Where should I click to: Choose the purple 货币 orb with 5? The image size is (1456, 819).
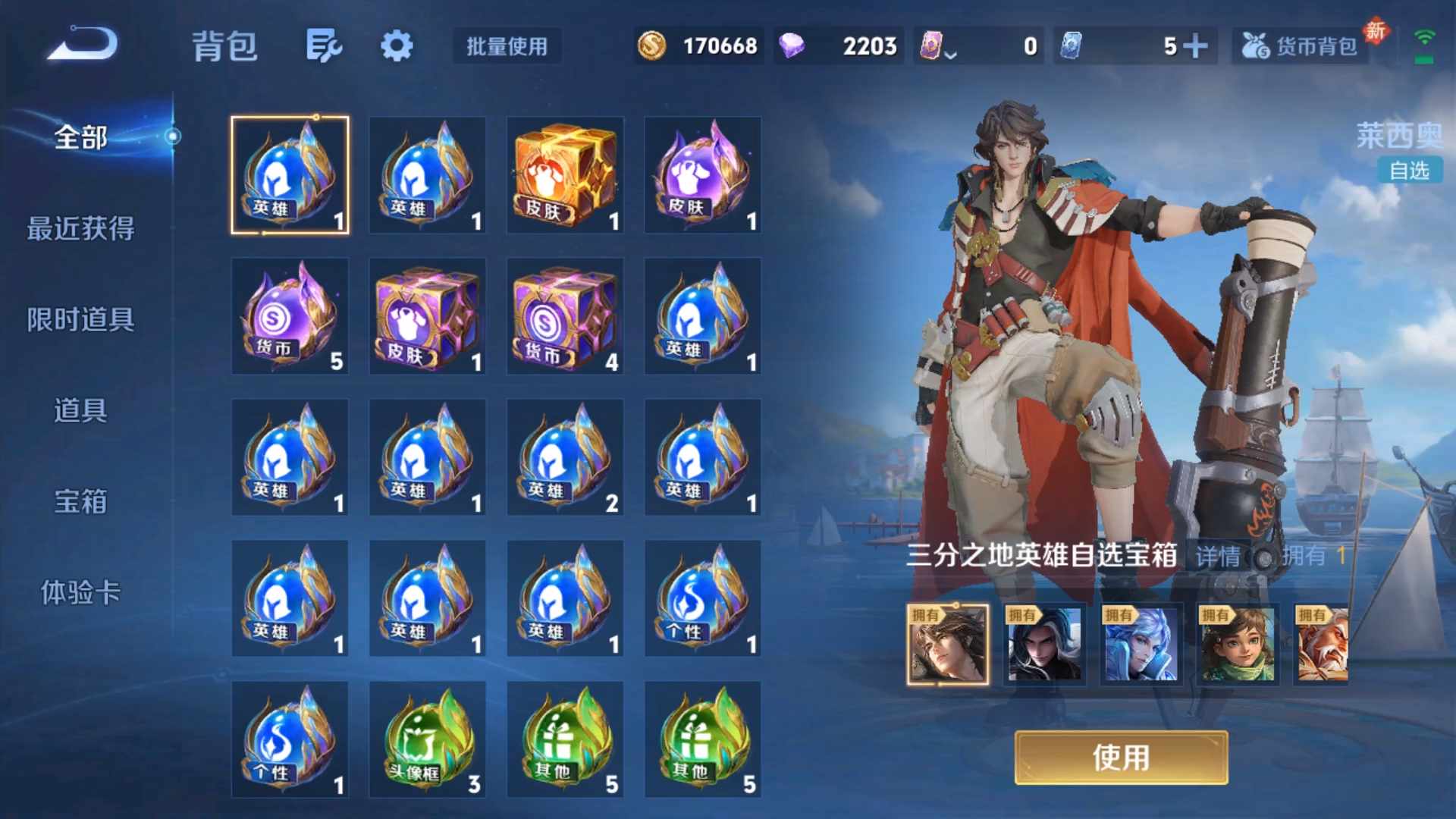tap(290, 316)
